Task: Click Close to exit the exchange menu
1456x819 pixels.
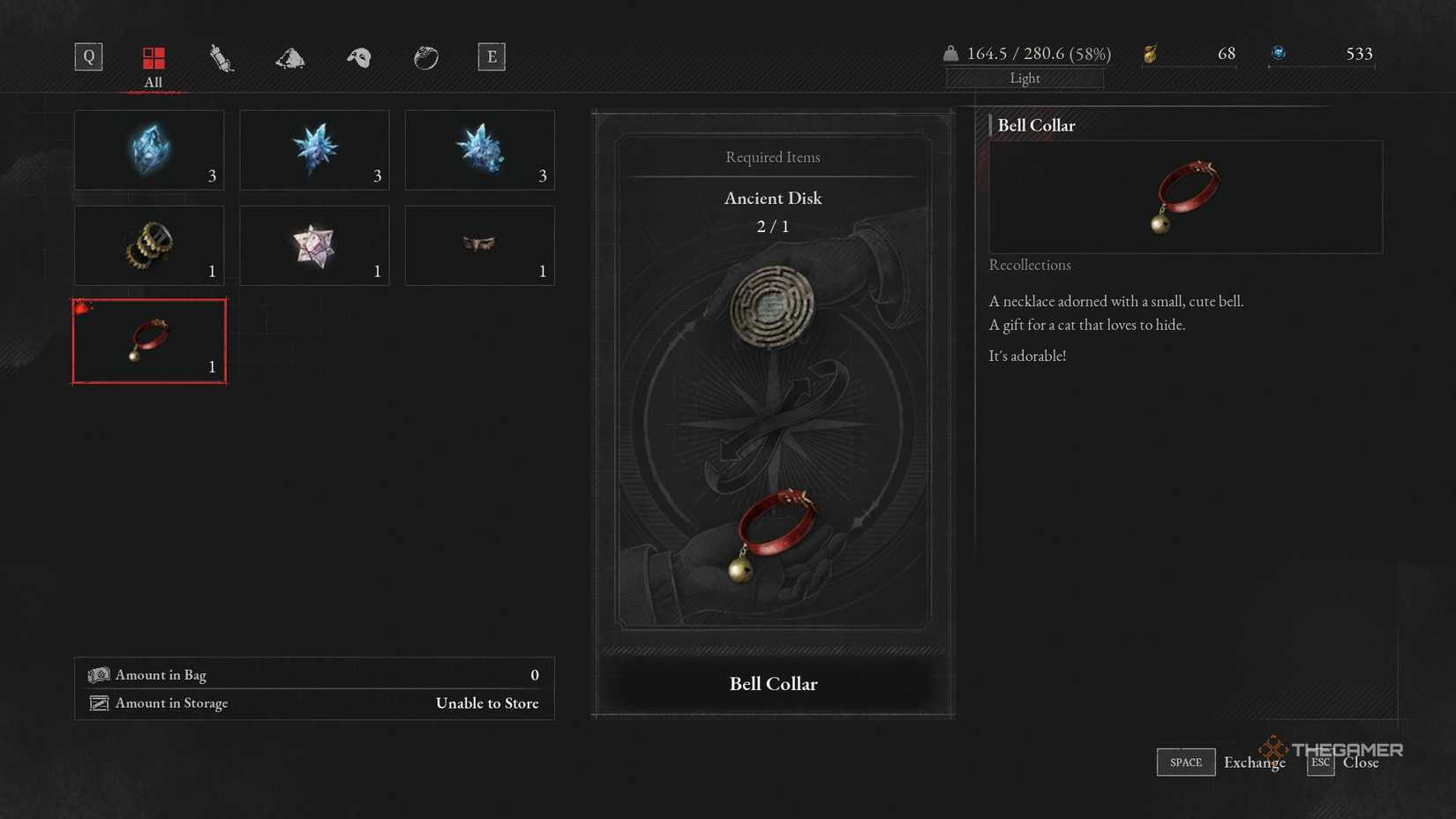Action: coord(1360,762)
